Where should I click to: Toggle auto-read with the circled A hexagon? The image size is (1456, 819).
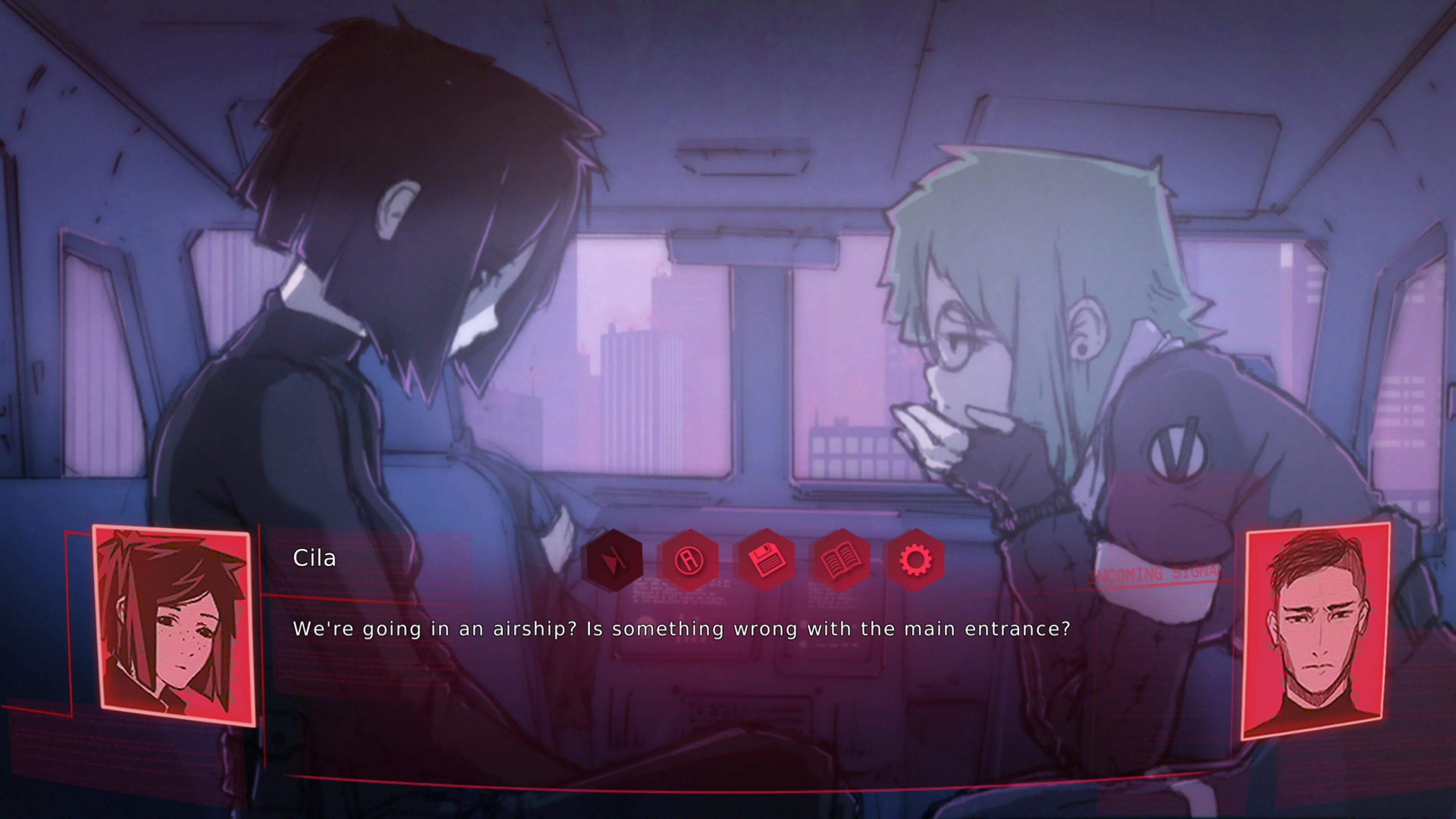click(x=689, y=560)
